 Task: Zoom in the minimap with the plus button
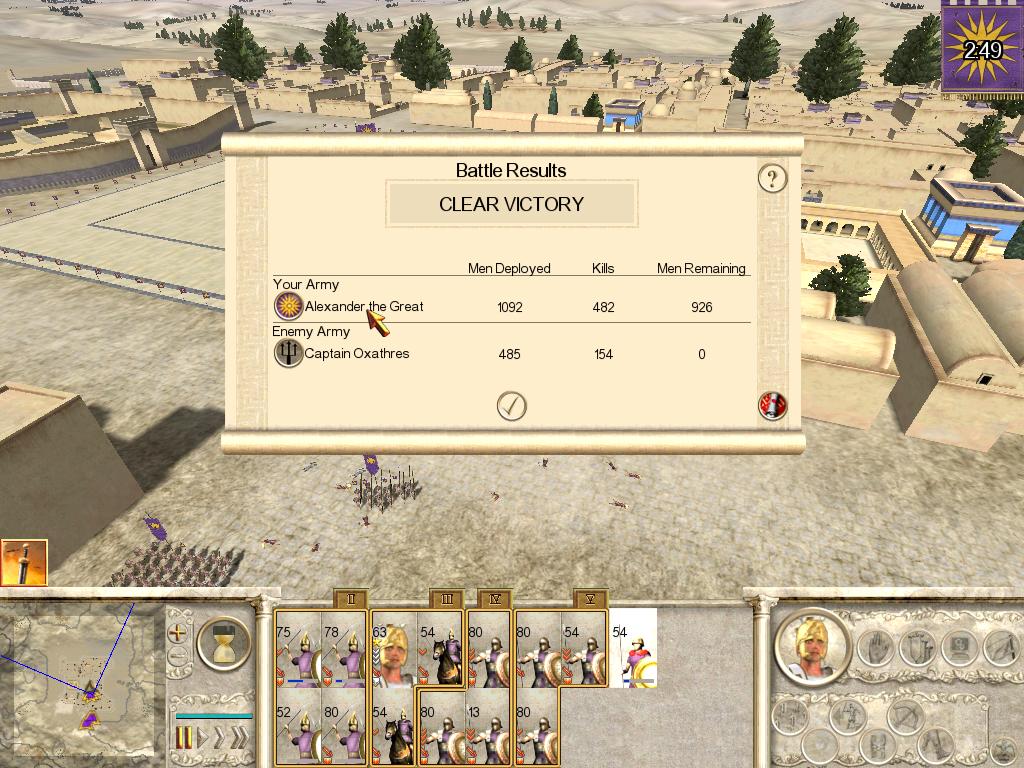(179, 633)
